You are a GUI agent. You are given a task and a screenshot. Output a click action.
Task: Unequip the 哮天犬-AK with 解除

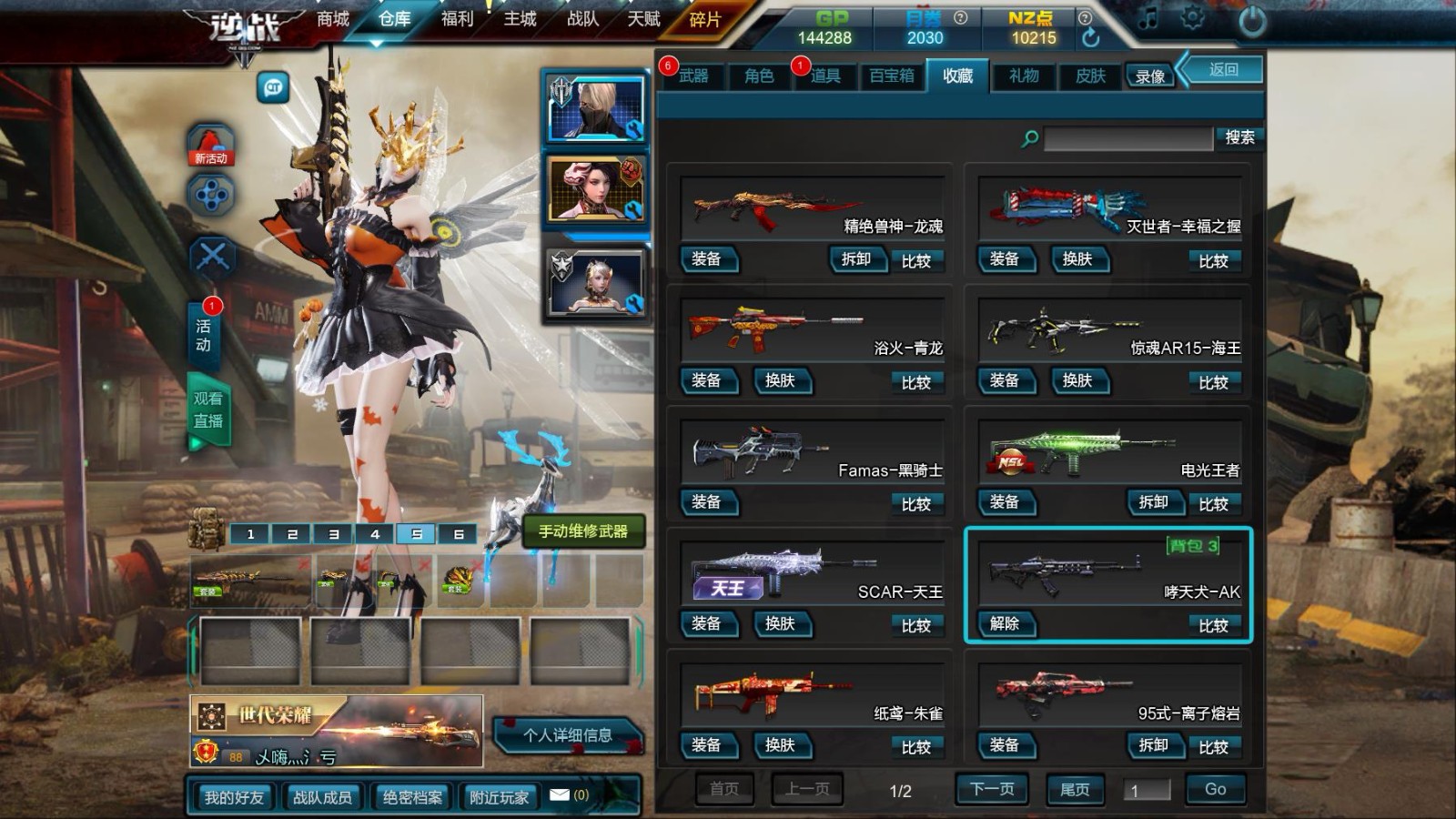[1005, 623]
